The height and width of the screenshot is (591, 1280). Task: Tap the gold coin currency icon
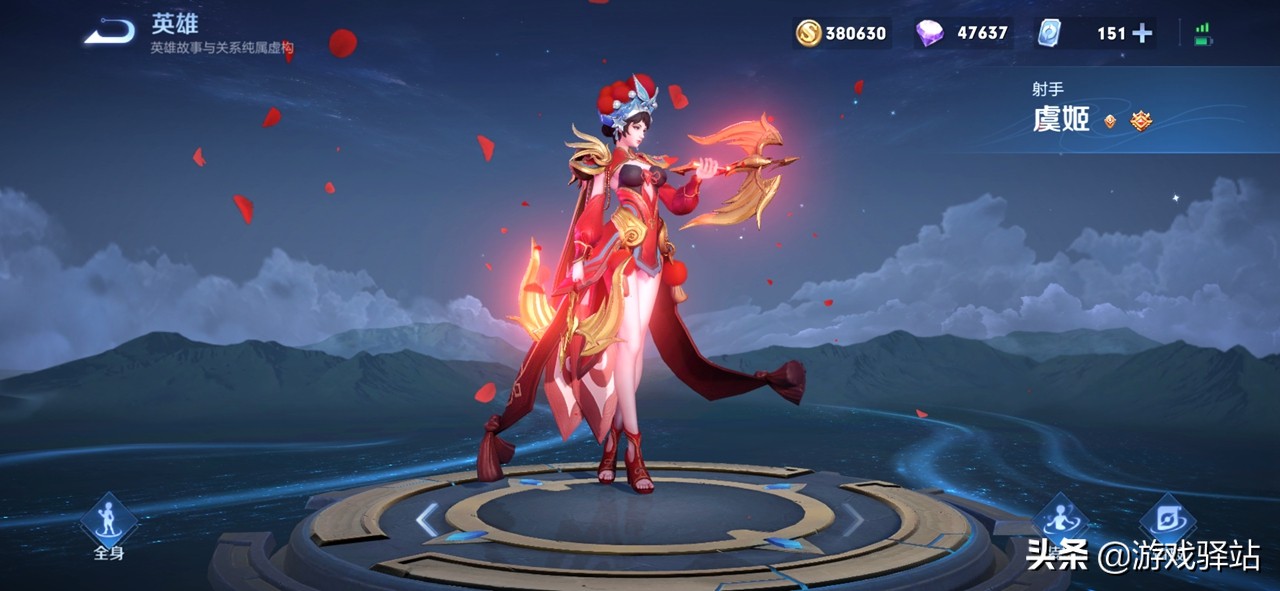click(x=808, y=33)
